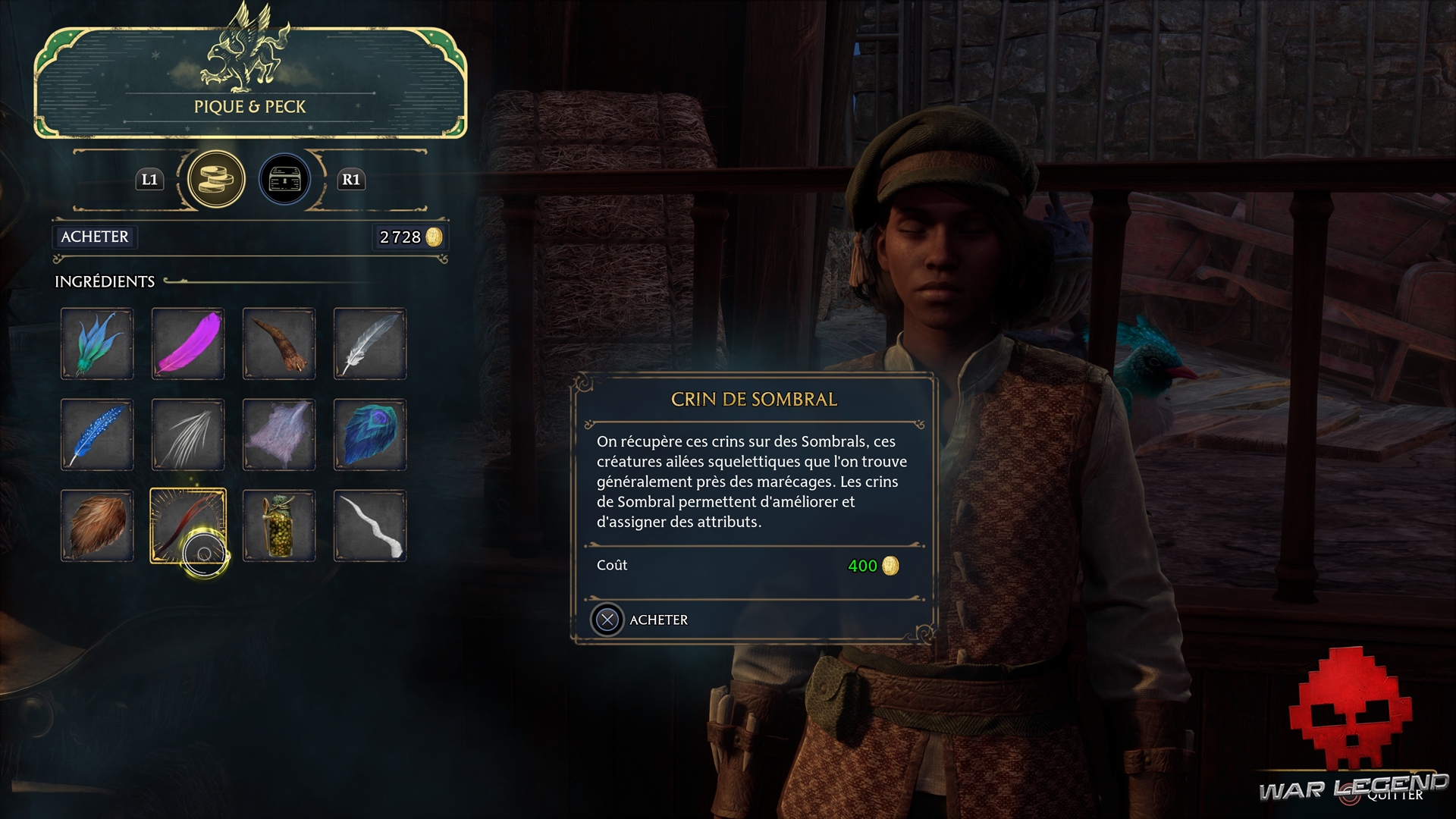Screen dimensions: 1456x819
Task: Select the blue spotted feather ingredient
Action: tap(97, 435)
